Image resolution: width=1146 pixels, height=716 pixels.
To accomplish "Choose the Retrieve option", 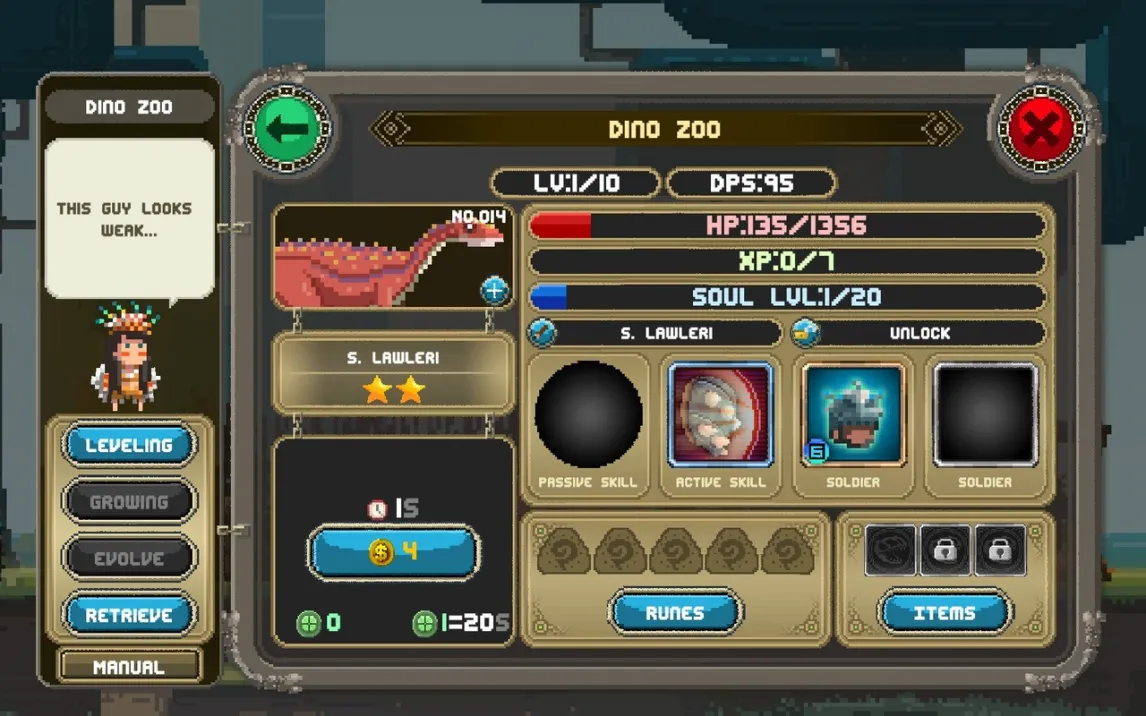I will [129, 615].
